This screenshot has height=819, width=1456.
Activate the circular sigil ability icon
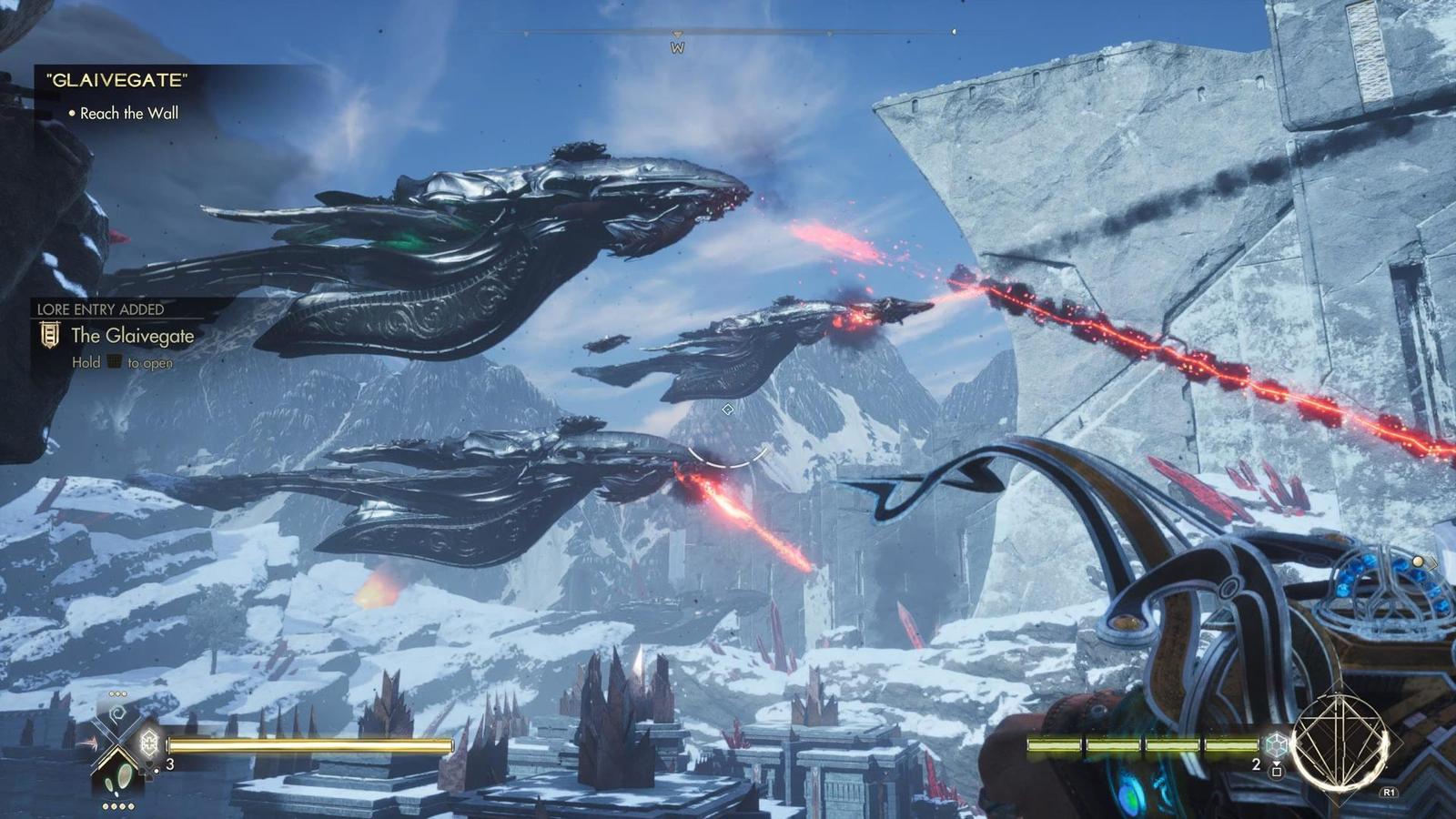pos(1340,743)
